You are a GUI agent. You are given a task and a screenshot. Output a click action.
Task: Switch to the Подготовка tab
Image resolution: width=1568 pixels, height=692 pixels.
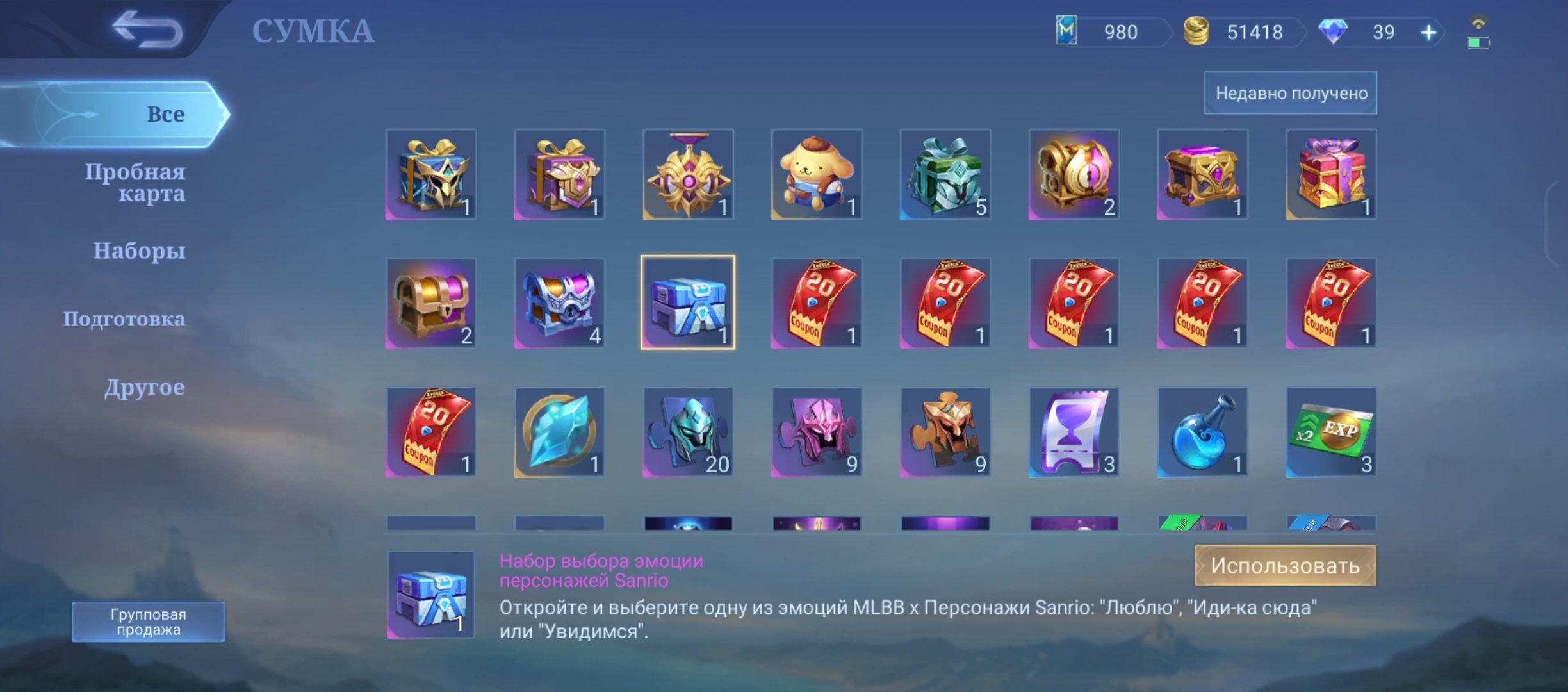(x=125, y=318)
